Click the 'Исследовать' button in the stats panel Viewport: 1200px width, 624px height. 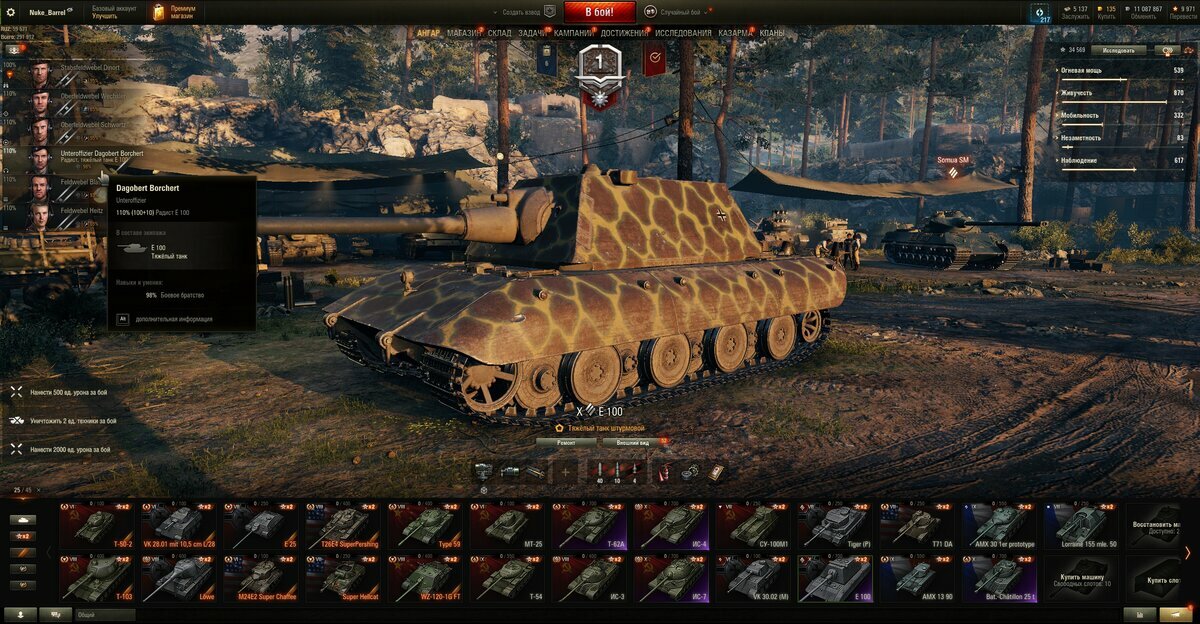pyautogui.click(x=1119, y=49)
